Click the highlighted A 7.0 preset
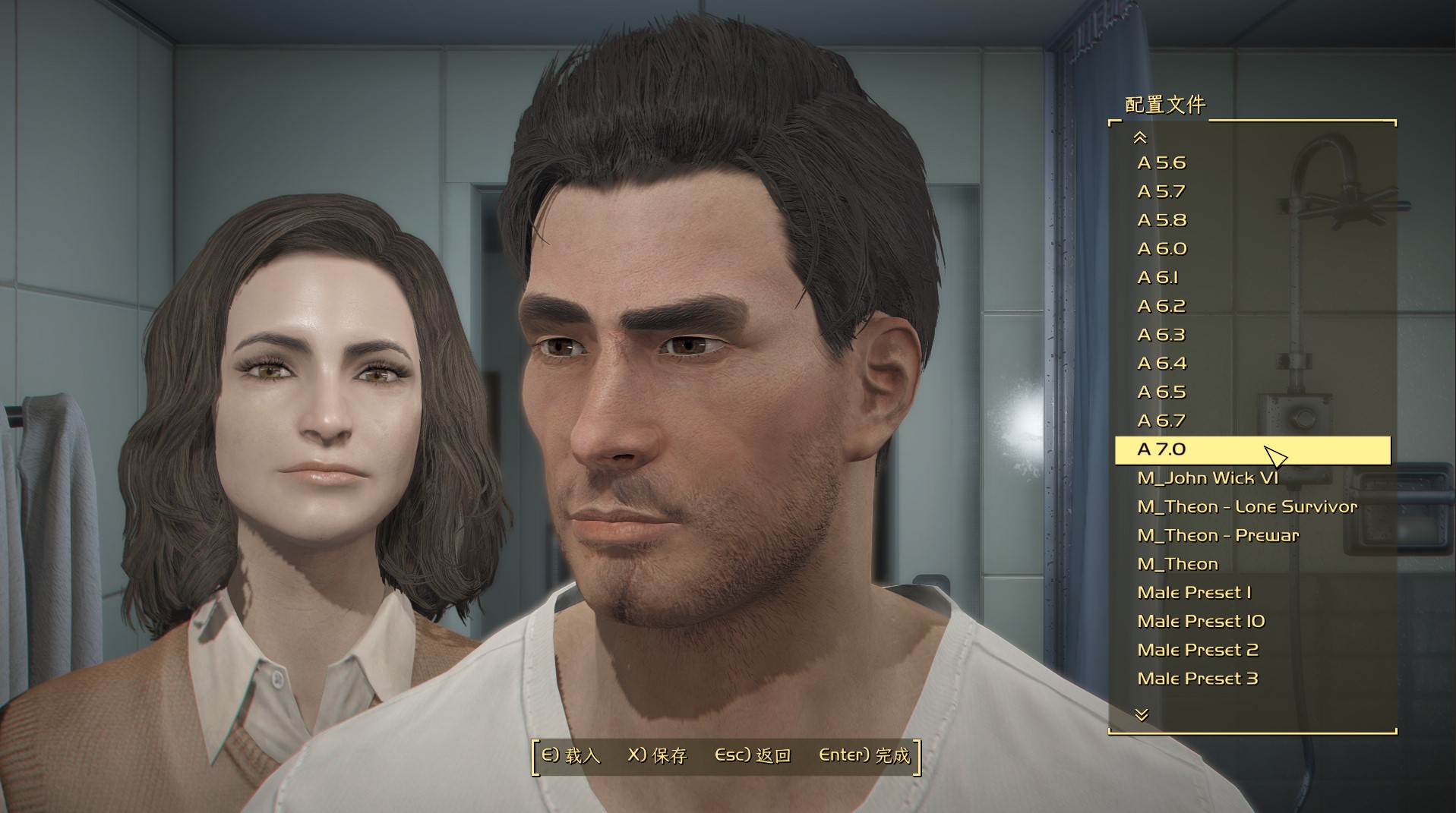The width and height of the screenshot is (1456, 813). pyautogui.click(x=1161, y=449)
